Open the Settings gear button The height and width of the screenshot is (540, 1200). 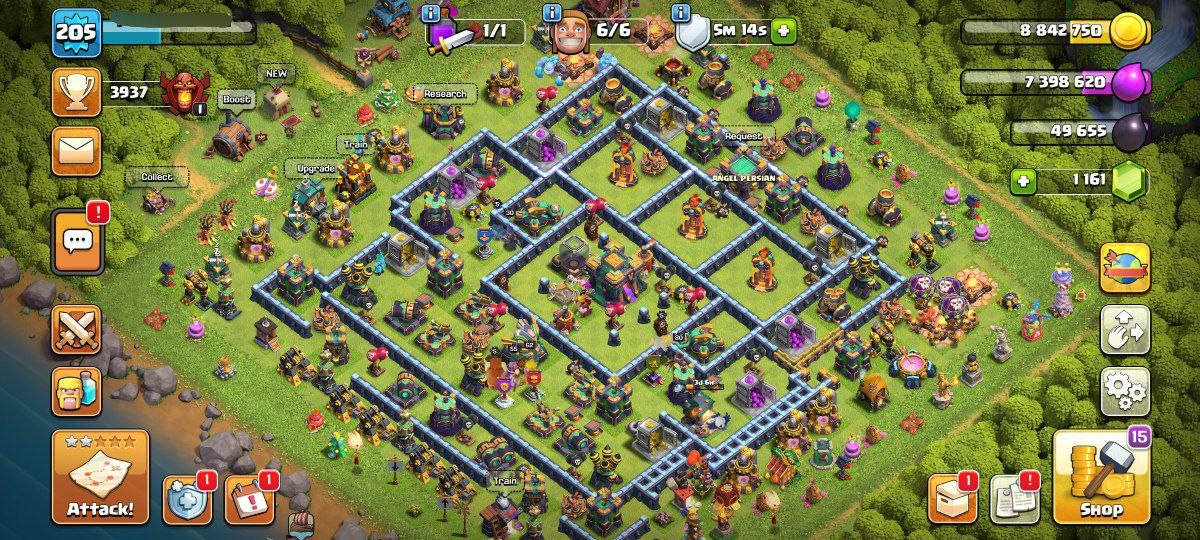pos(1125,391)
